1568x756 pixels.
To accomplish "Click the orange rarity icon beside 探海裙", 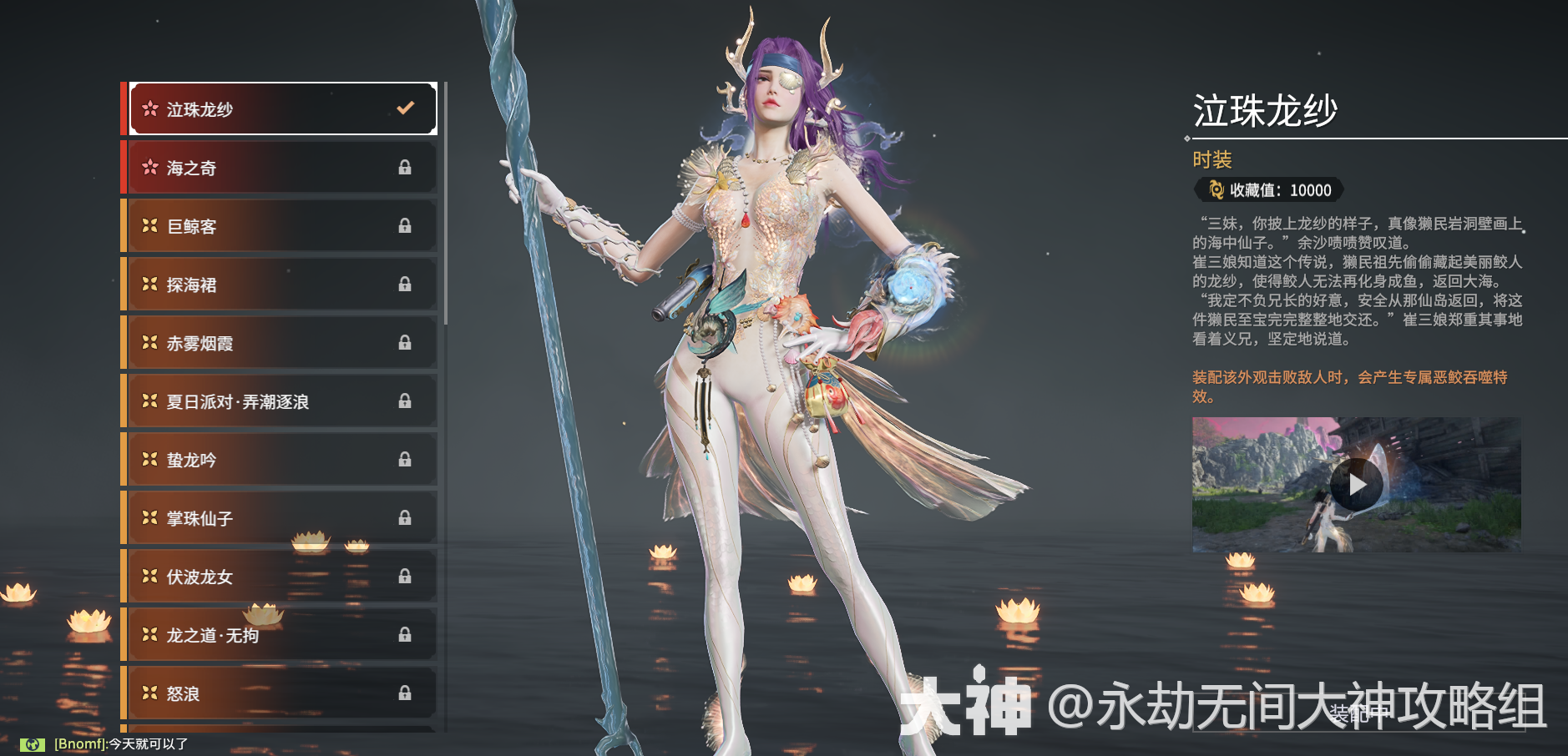I will 150,284.
